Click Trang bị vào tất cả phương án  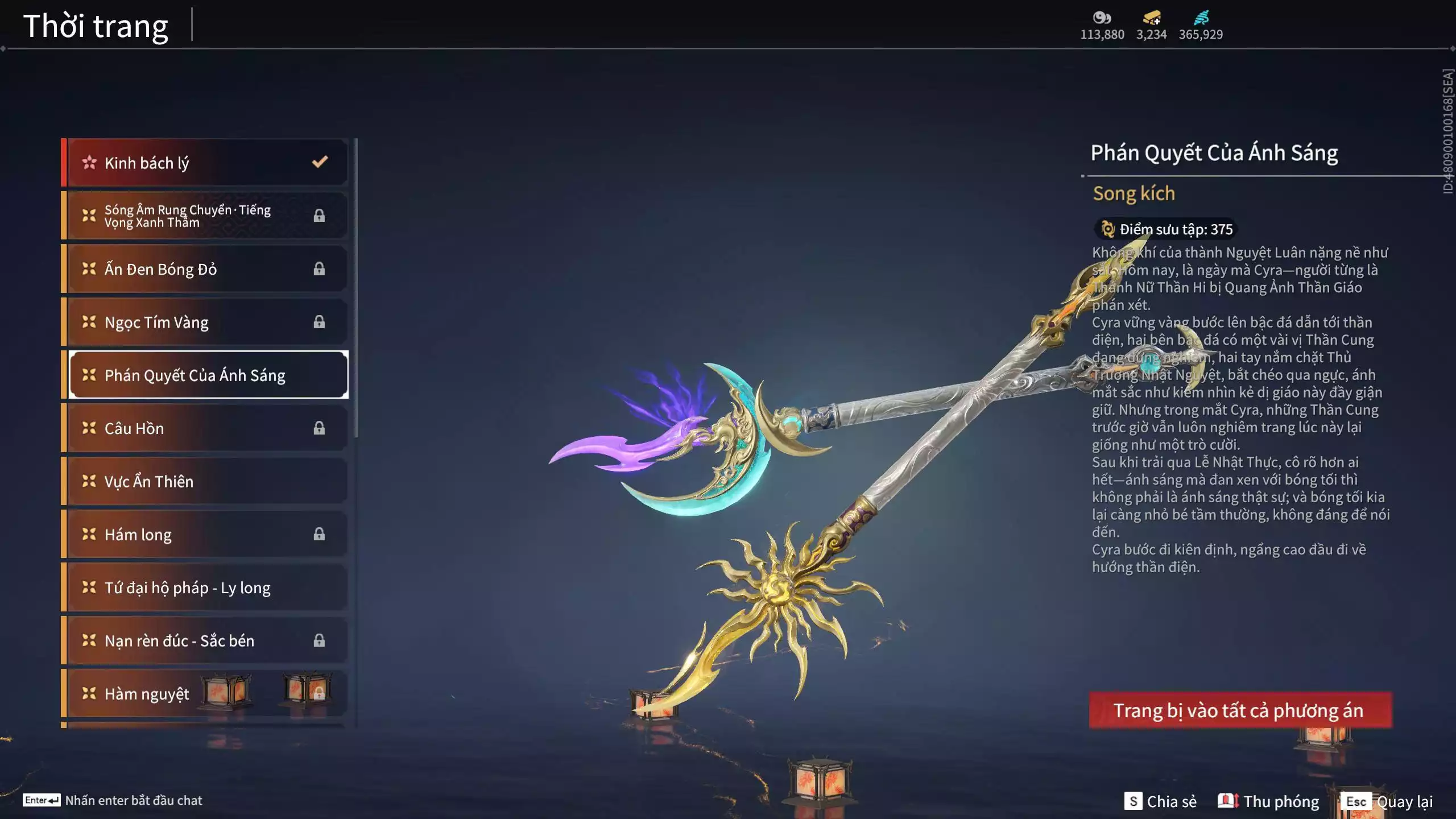point(1240,710)
